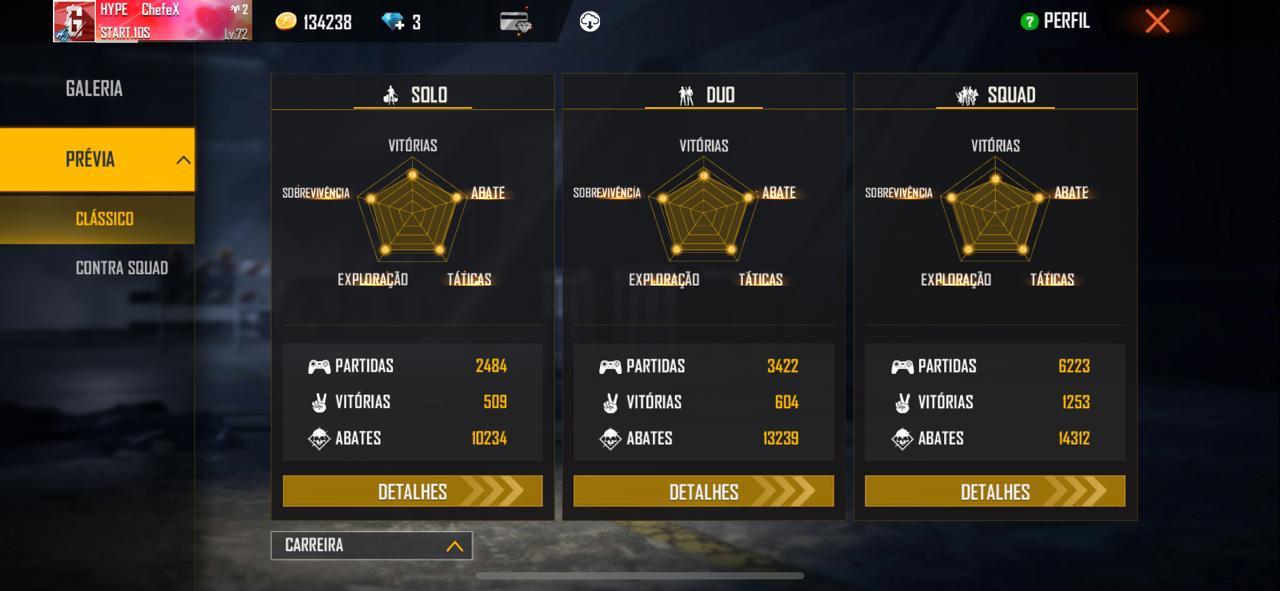
Task: Open the Carreira dropdown
Action: [371, 545]
